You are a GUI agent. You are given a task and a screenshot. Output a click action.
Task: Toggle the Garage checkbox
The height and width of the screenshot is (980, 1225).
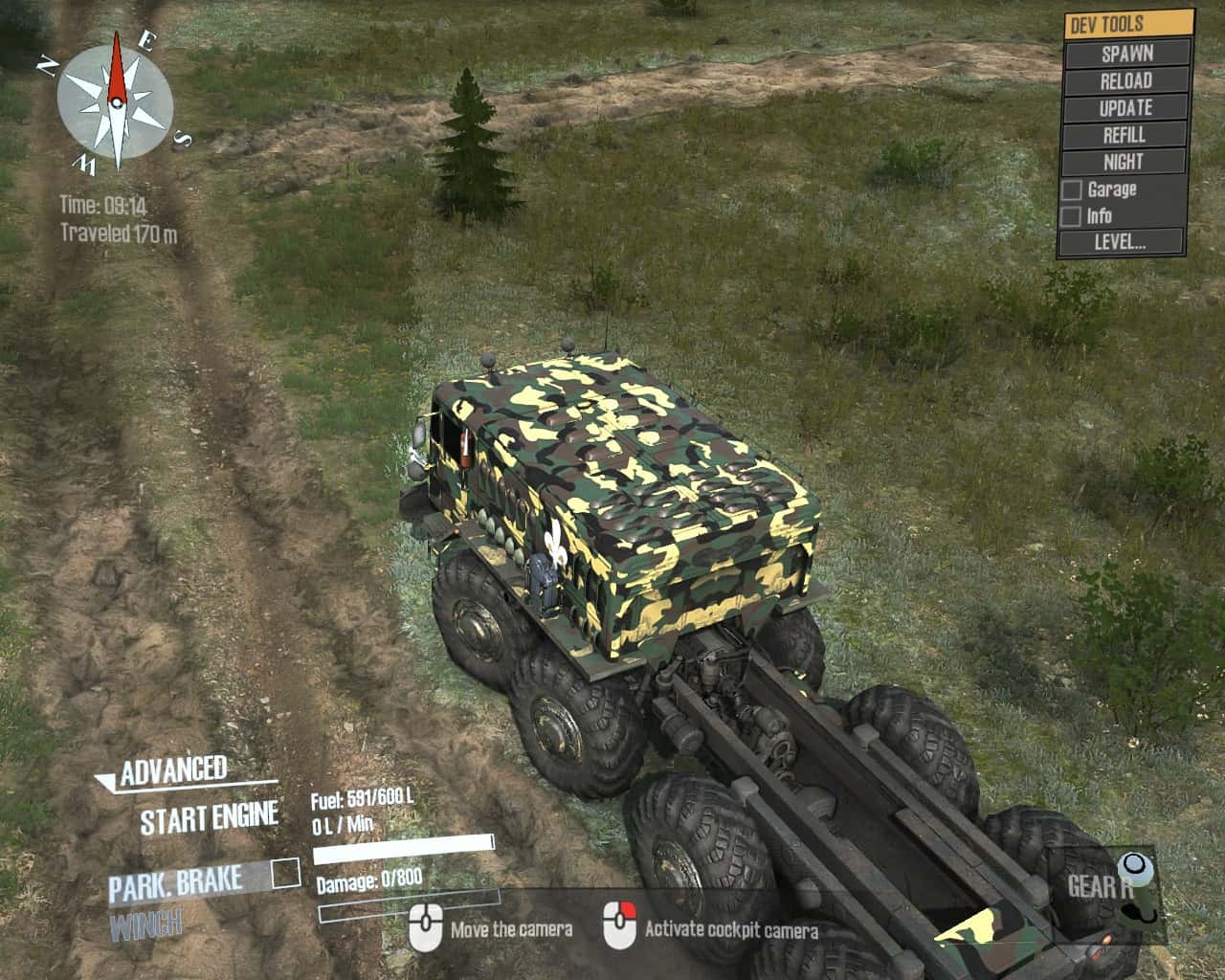(1072, 190)
